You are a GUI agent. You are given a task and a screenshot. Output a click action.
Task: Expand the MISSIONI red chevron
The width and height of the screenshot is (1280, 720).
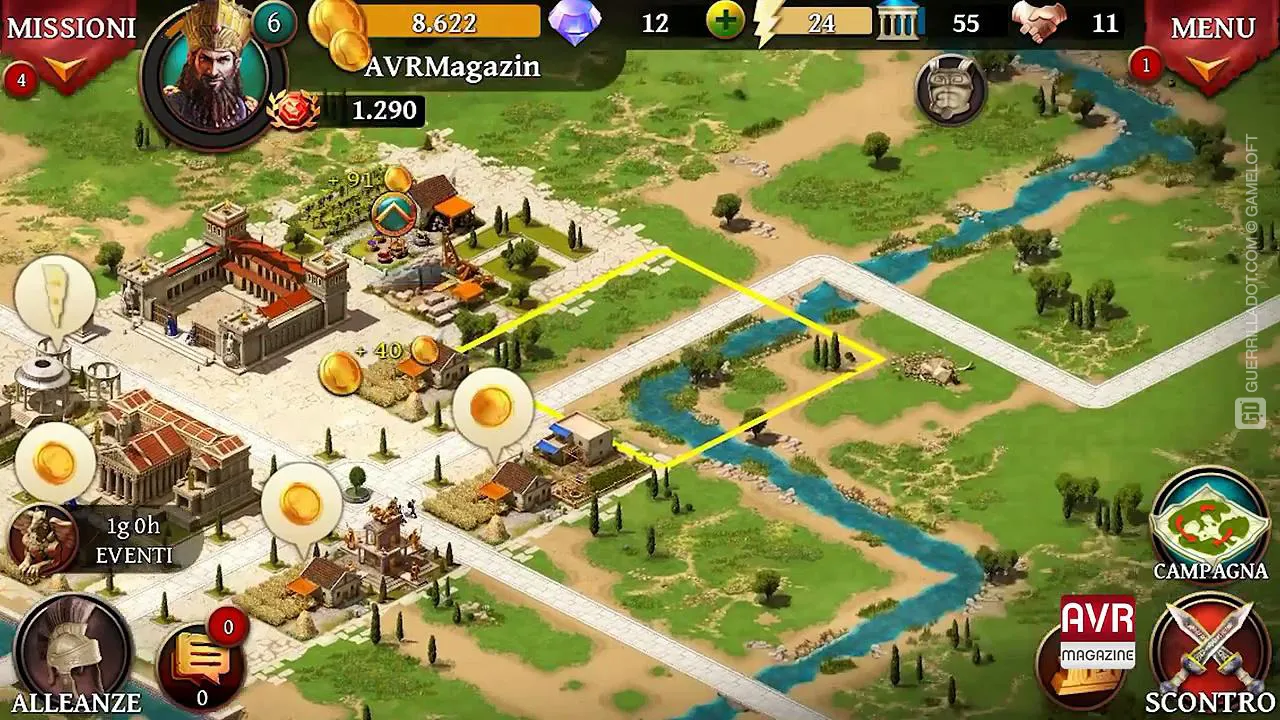point(63,67)
